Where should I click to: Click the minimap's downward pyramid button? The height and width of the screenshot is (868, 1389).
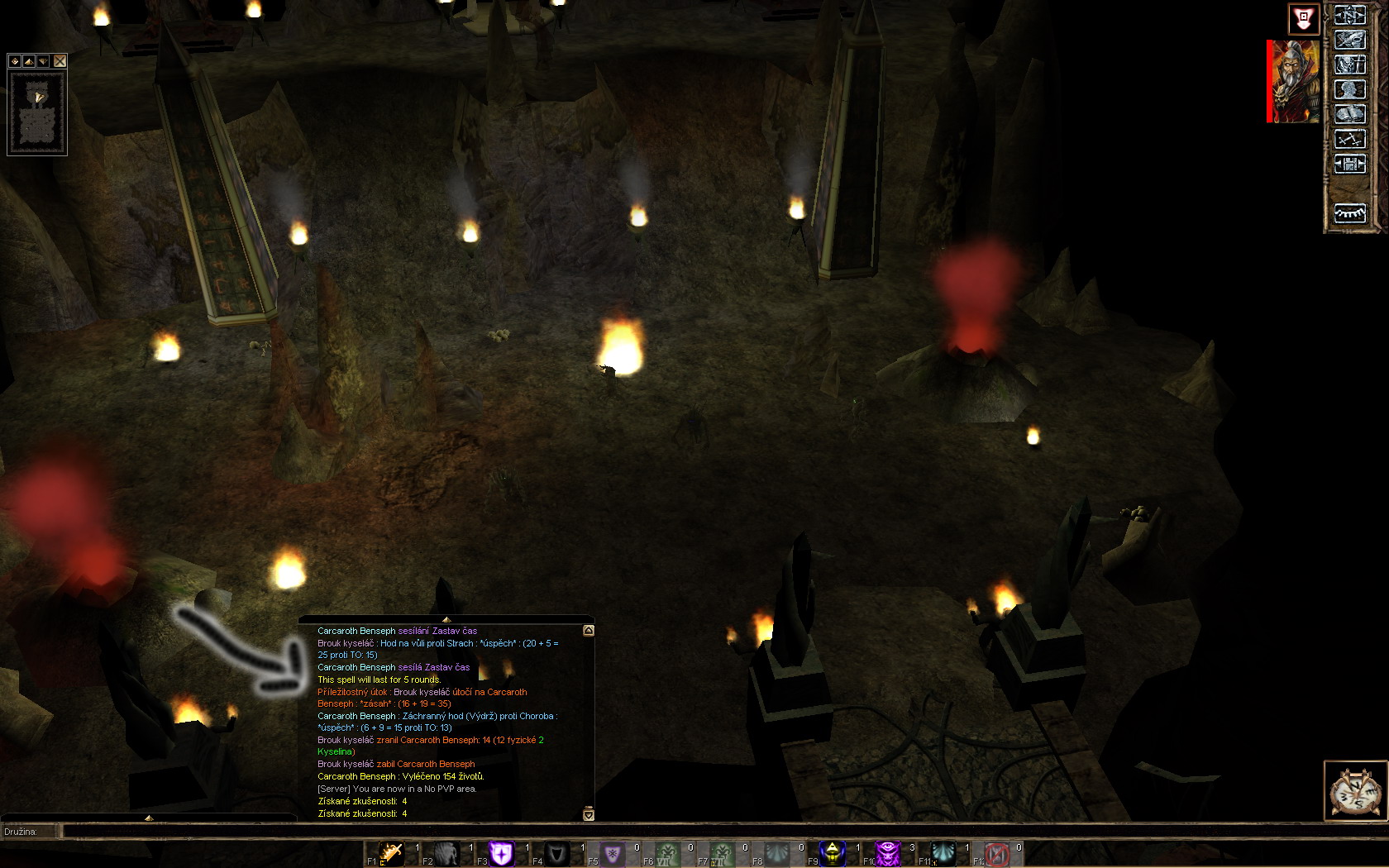43,61
